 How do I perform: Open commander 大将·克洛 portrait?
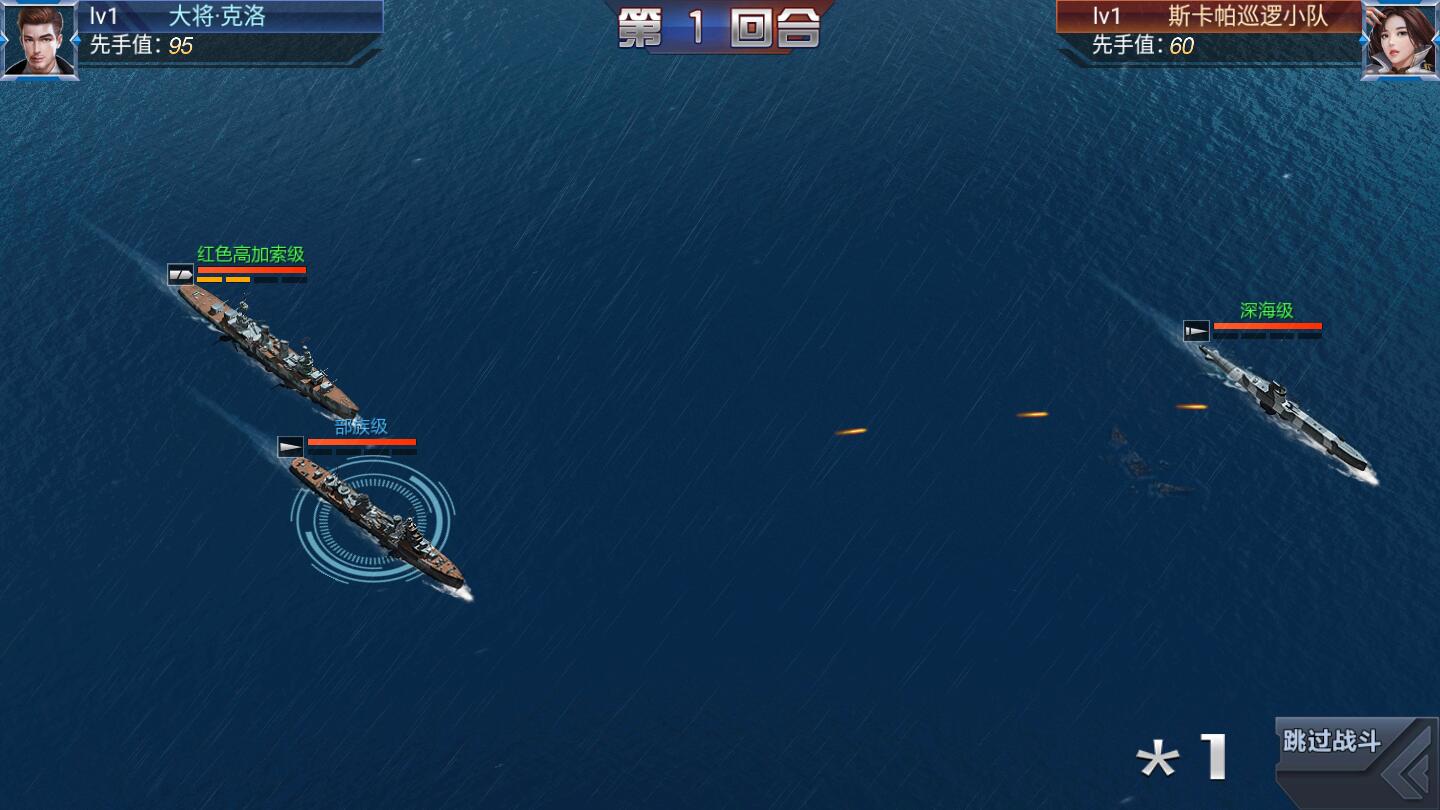tap(39, 39)
